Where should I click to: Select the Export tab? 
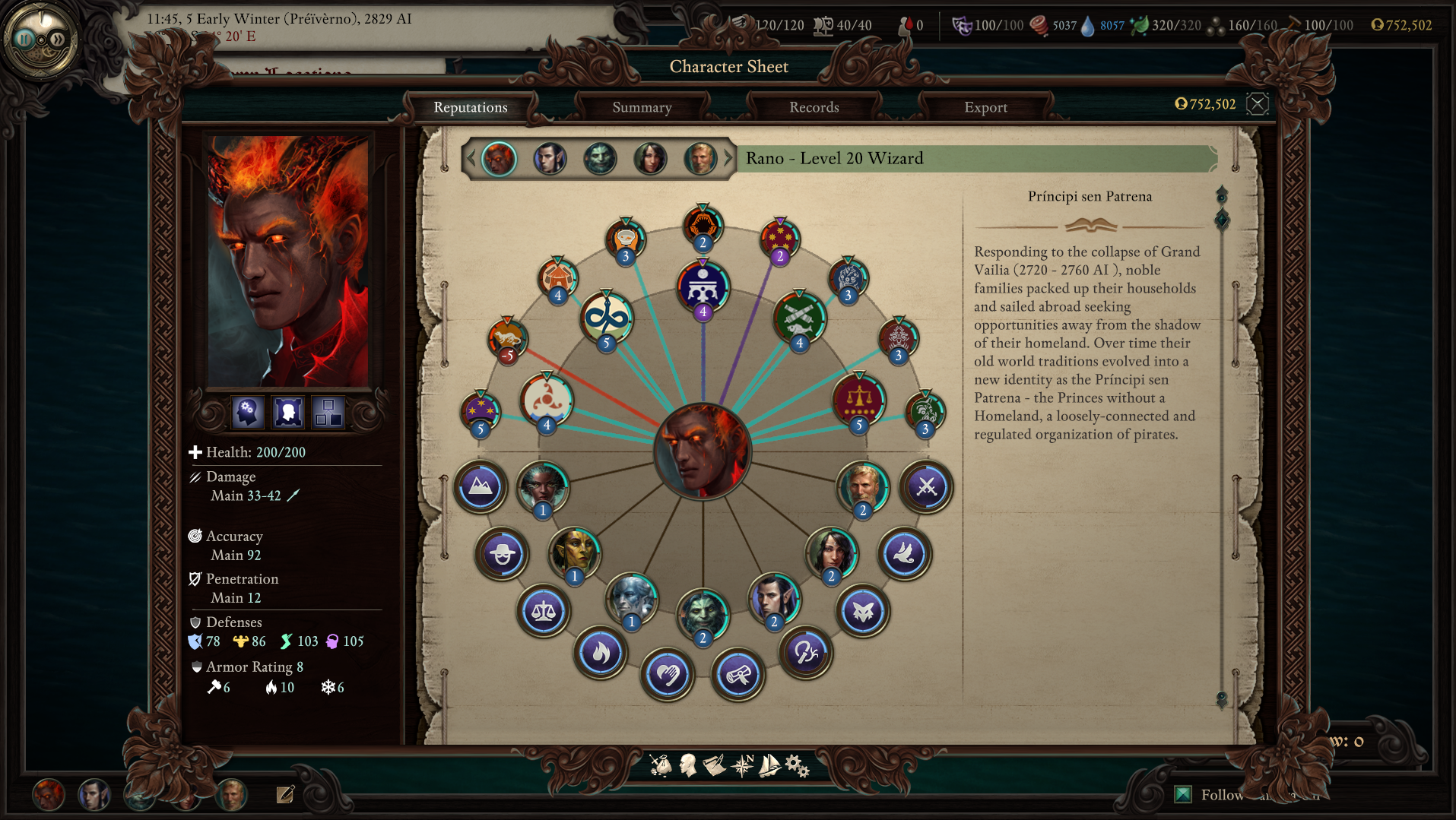coord(985,107)
